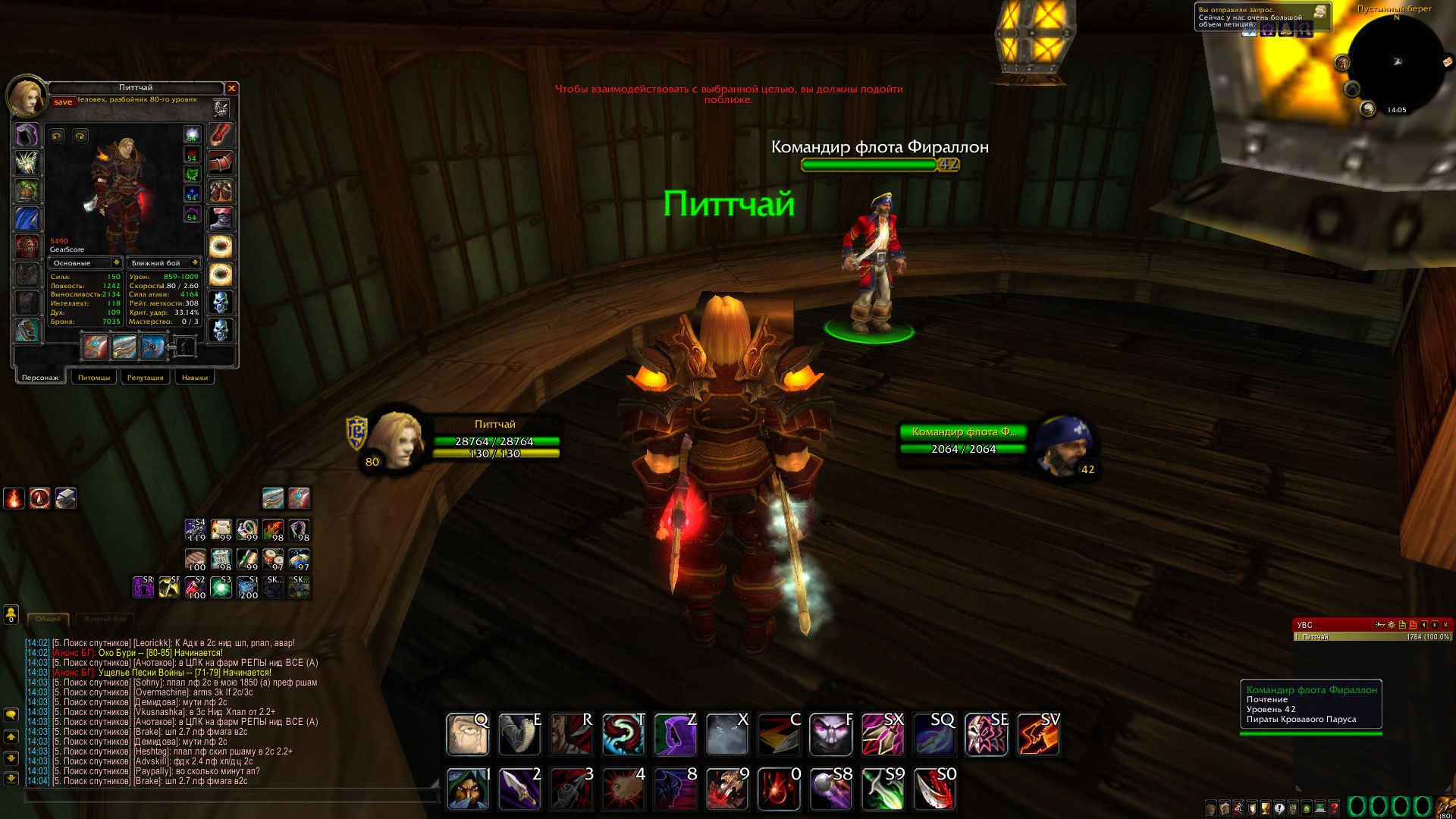
Task: Click the red save button
Action: [63, 102]
